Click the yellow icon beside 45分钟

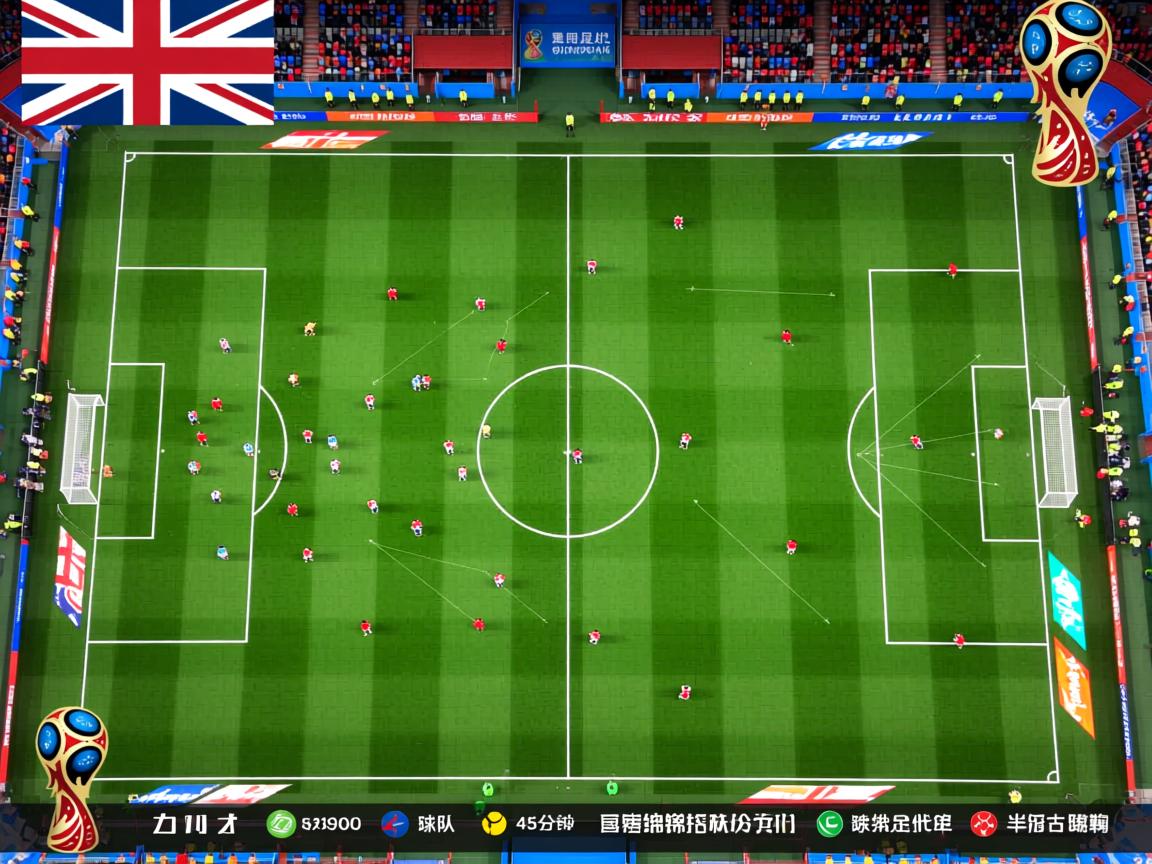click(494, 824)
